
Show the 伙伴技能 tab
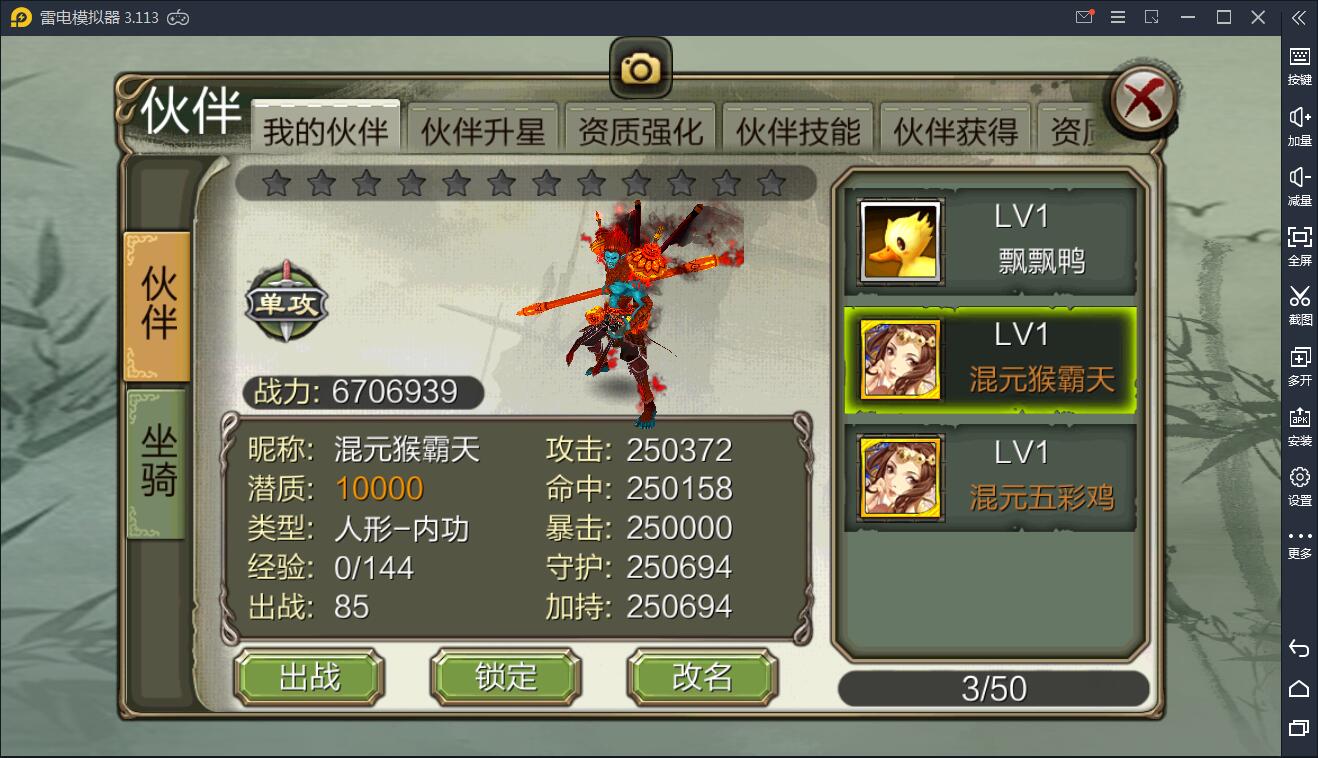798,131
